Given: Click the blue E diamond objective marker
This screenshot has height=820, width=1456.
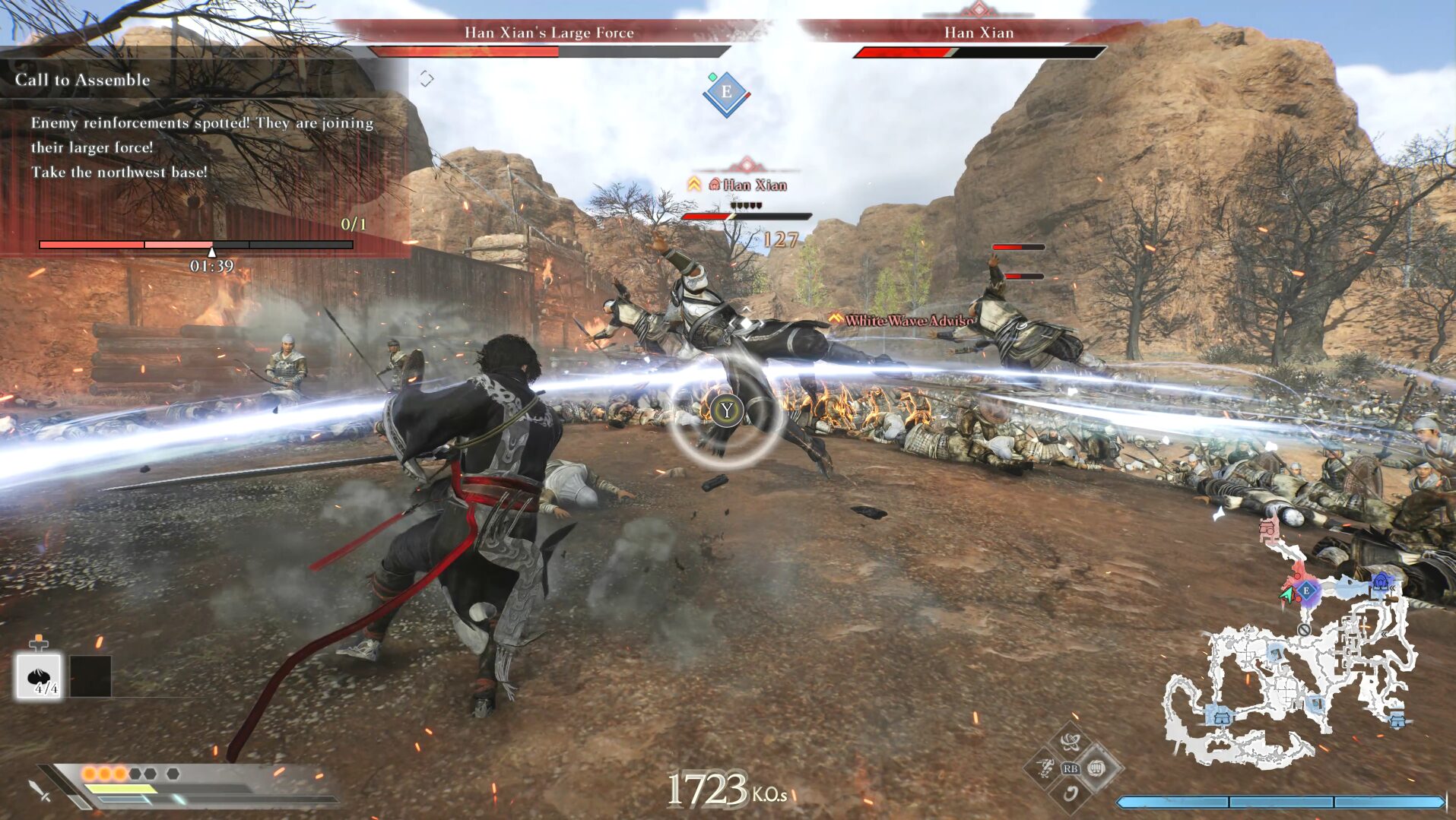Looking at the screenshot, I should [726, 93].
